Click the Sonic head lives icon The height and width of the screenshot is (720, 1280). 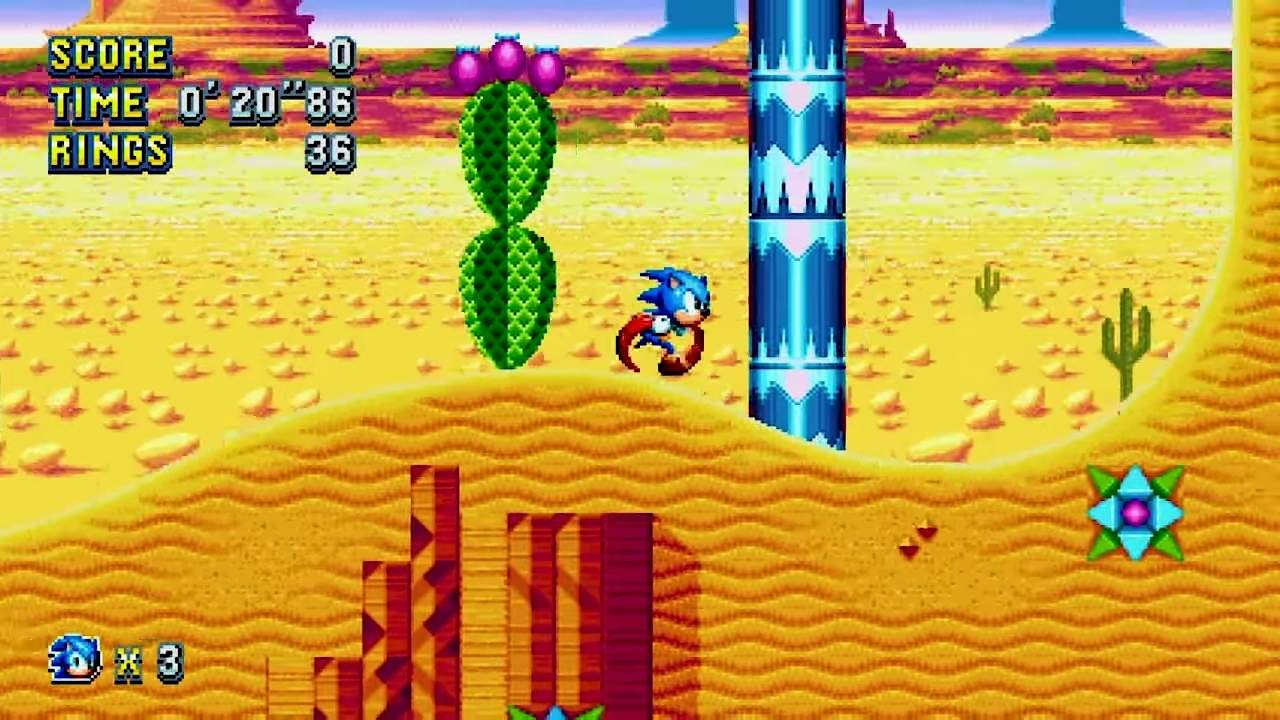pyautogui.click(x=75, y=660)
